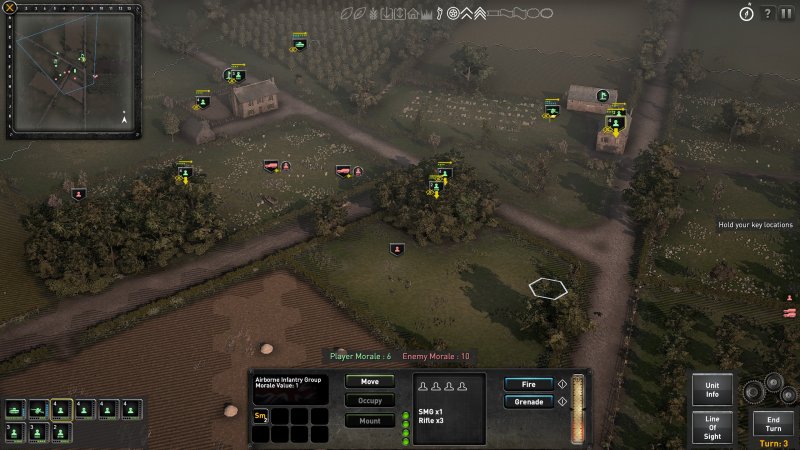
Task: Click the compass icon in top bar
Action: click(745, 13)
